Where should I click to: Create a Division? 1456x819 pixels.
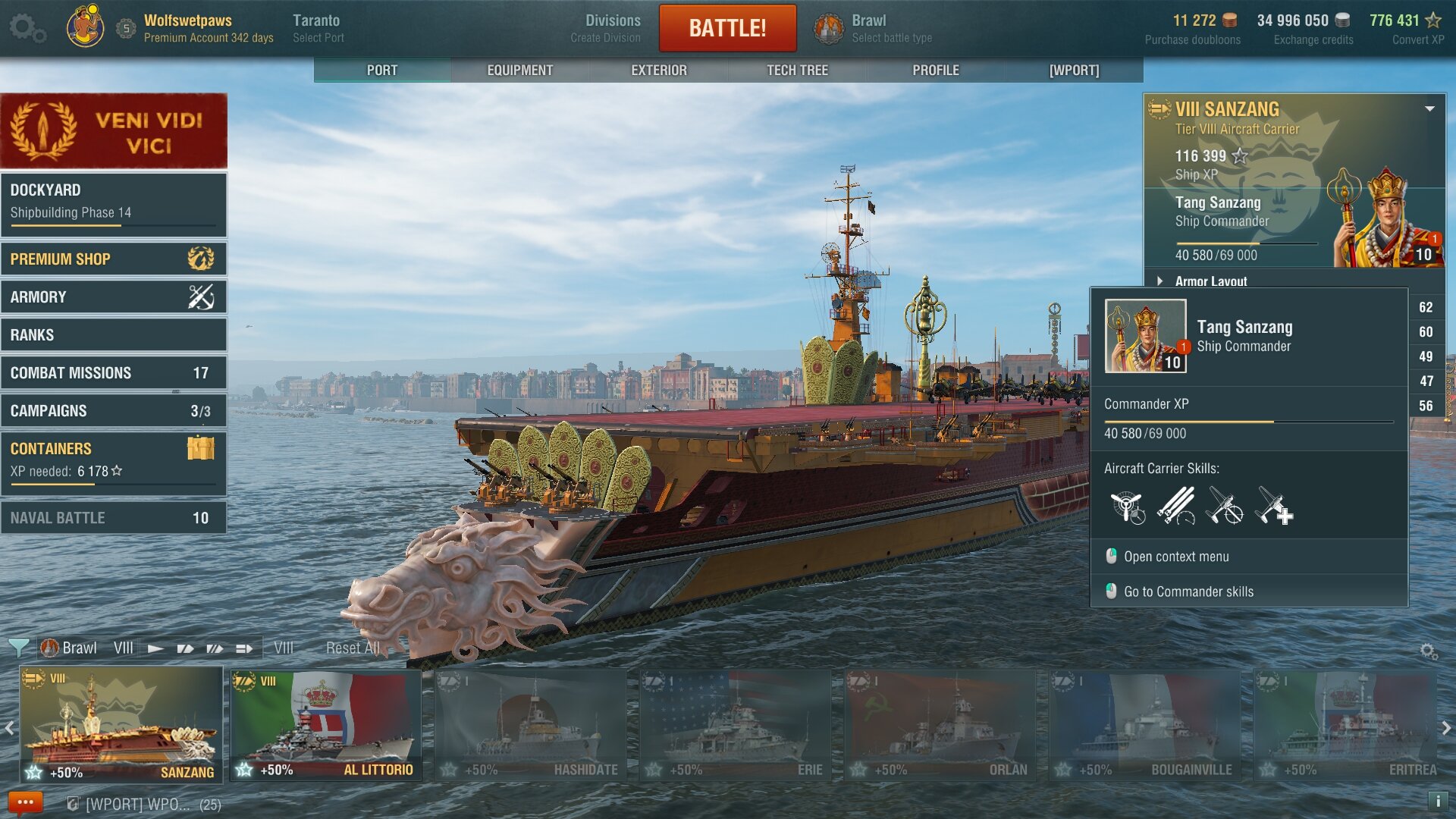coord(605,28)
